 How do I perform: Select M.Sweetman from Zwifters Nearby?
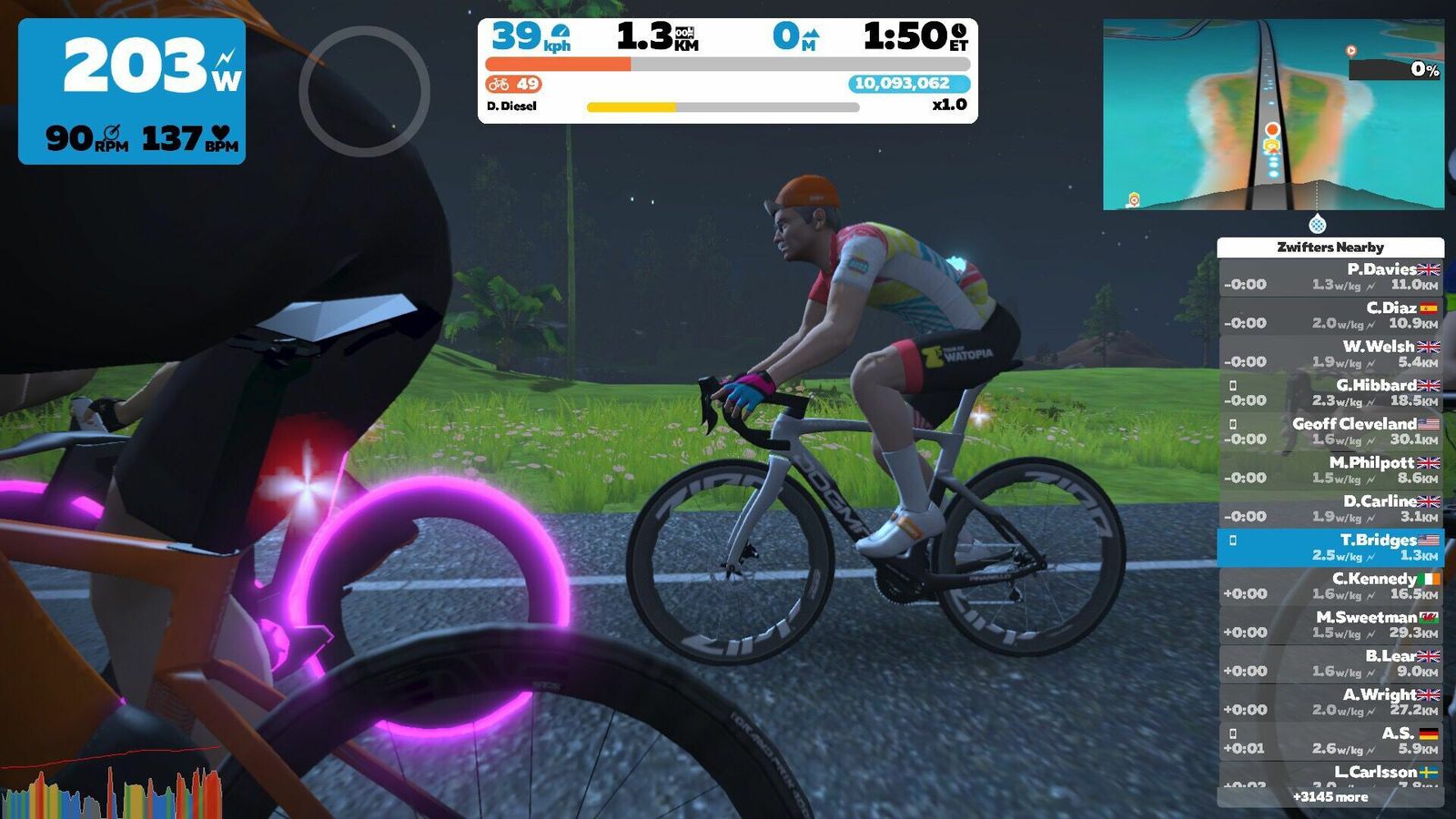coord(1330,624)
